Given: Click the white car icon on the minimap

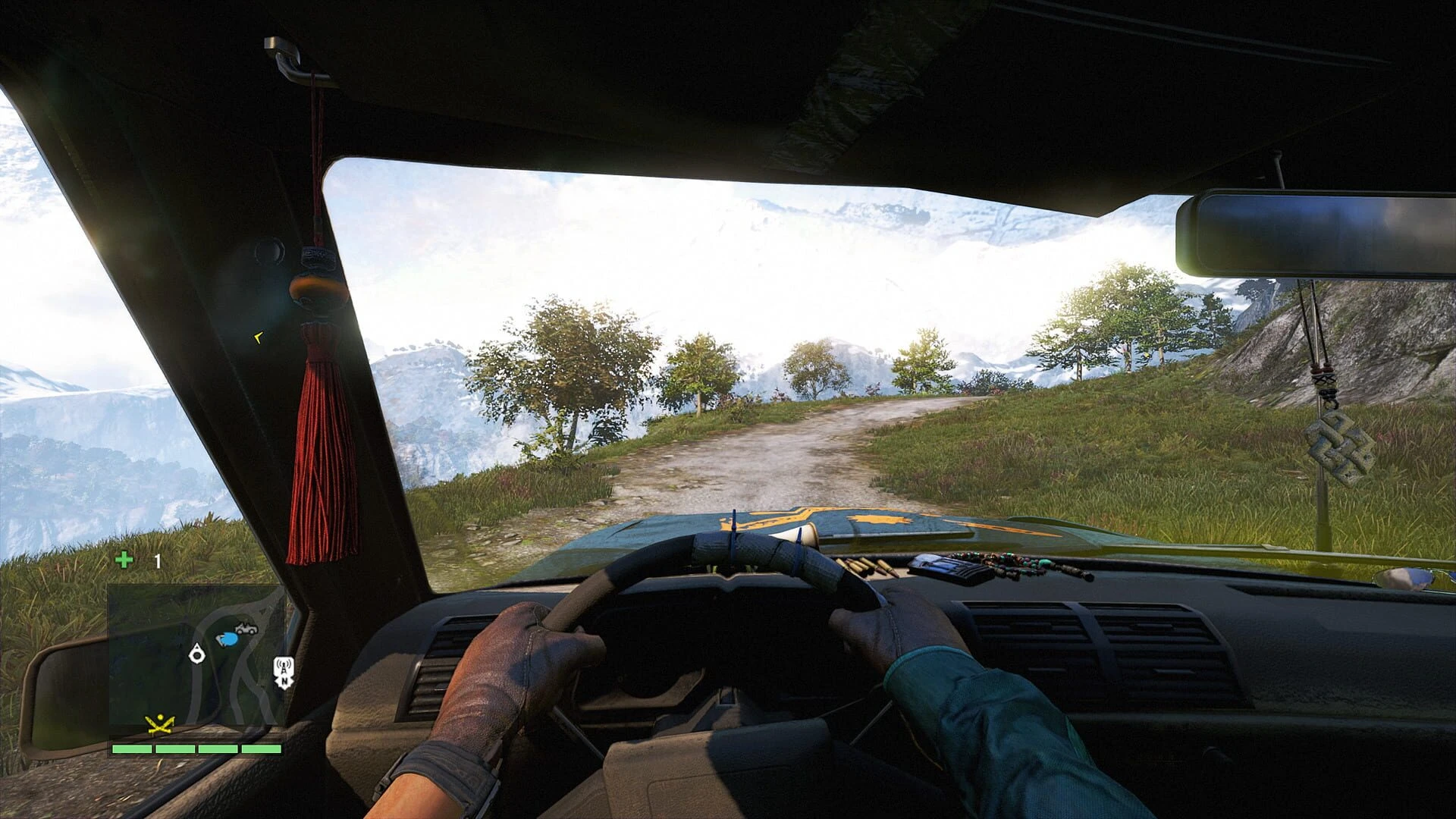Looking at the screenshot, I should click(x=246, y=628).
